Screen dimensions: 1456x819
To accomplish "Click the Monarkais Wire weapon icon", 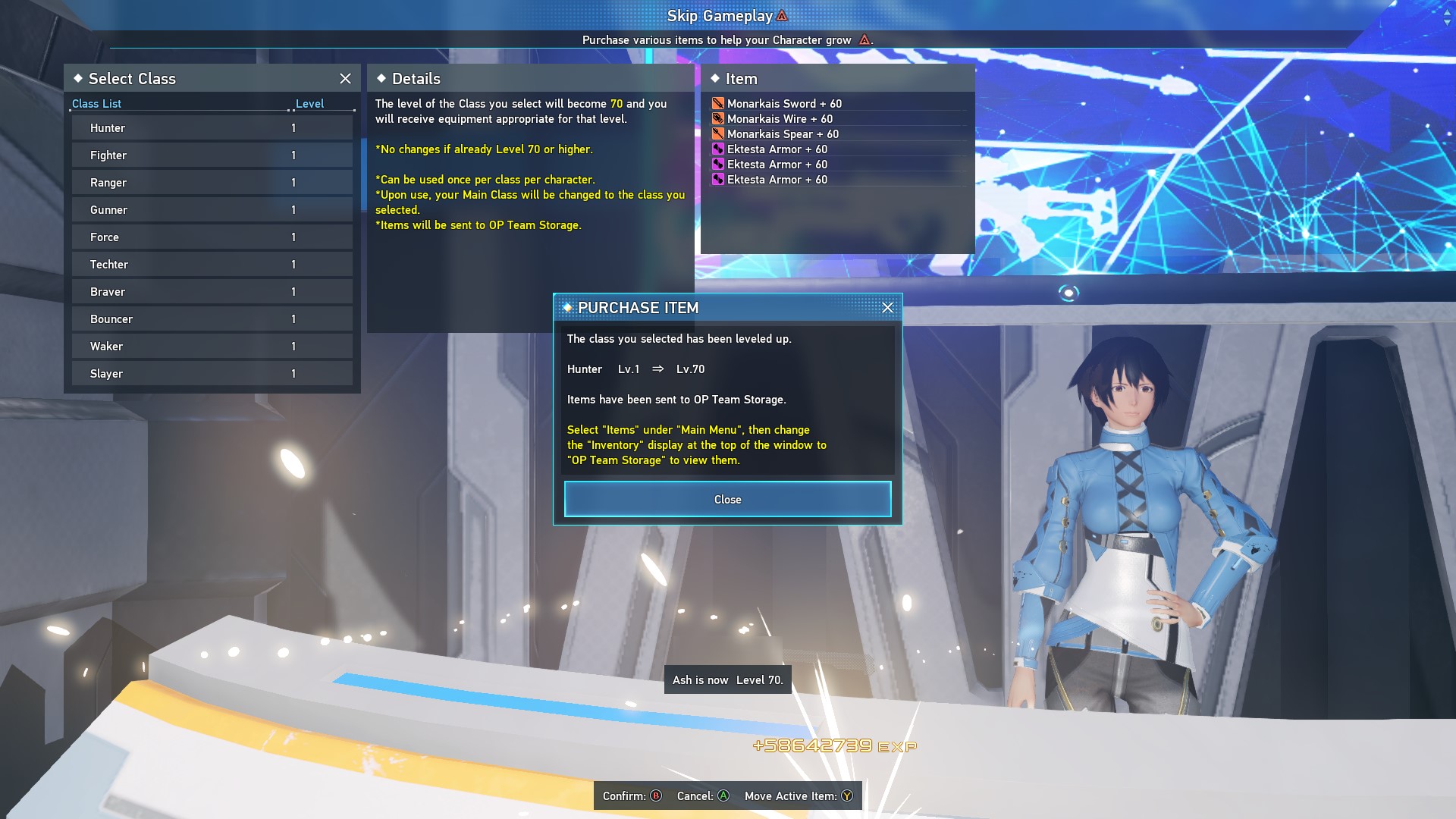I will (717, 118).
